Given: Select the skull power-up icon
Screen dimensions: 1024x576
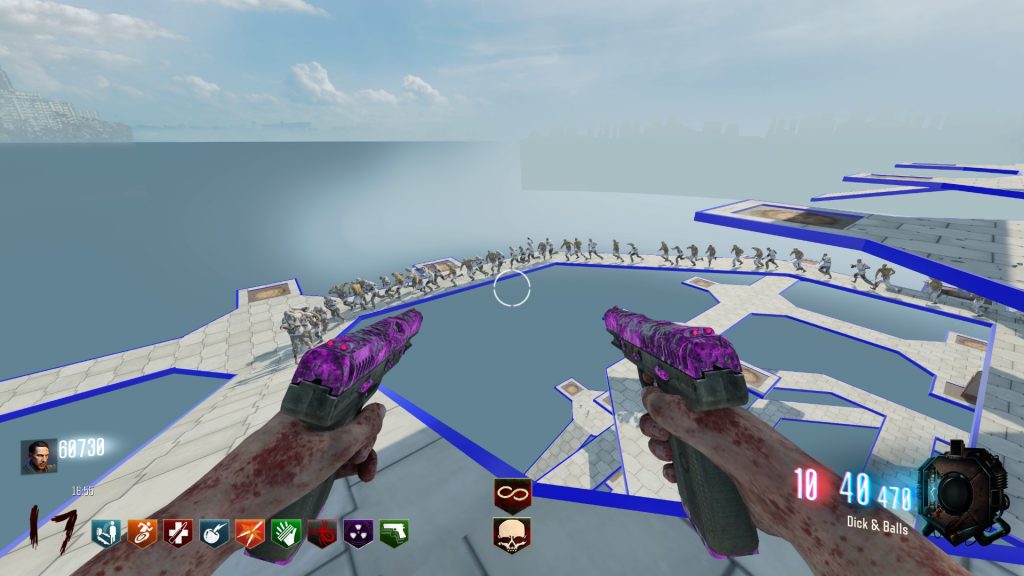Looking at the screenshot, I should coord(512,535).
